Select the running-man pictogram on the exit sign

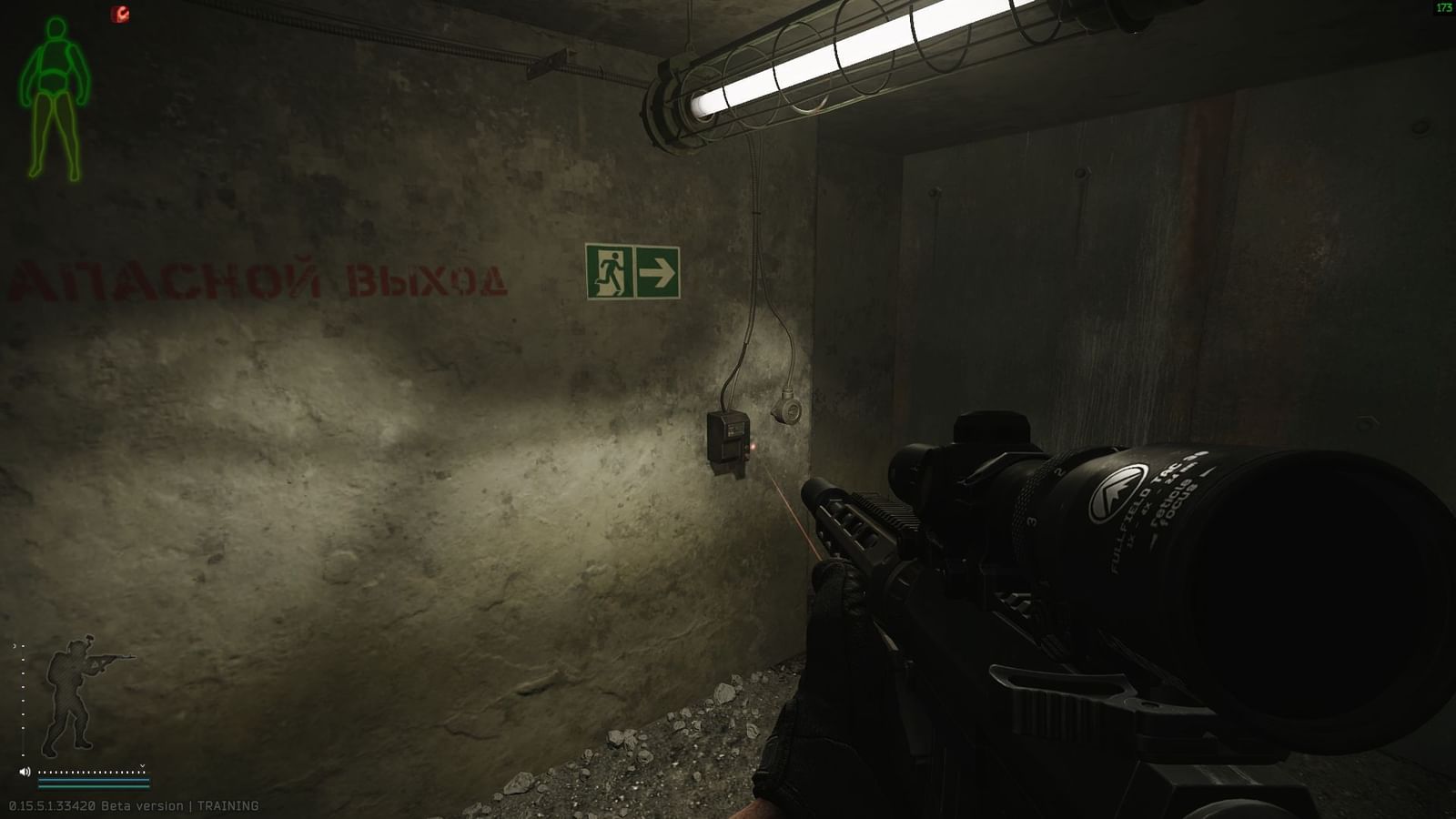click(612, 270)
